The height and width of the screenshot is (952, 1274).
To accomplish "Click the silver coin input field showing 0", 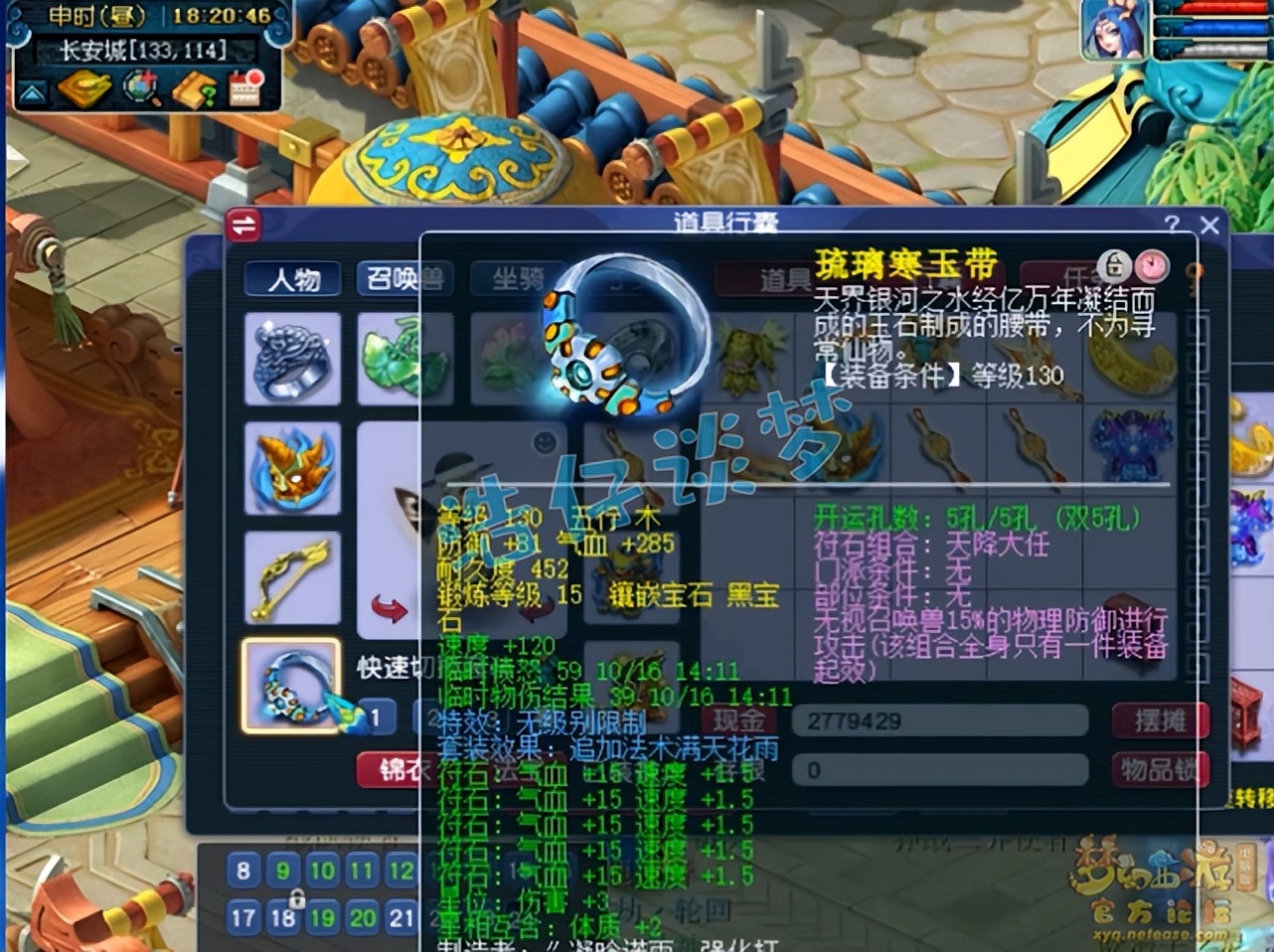I will point(939,769).
